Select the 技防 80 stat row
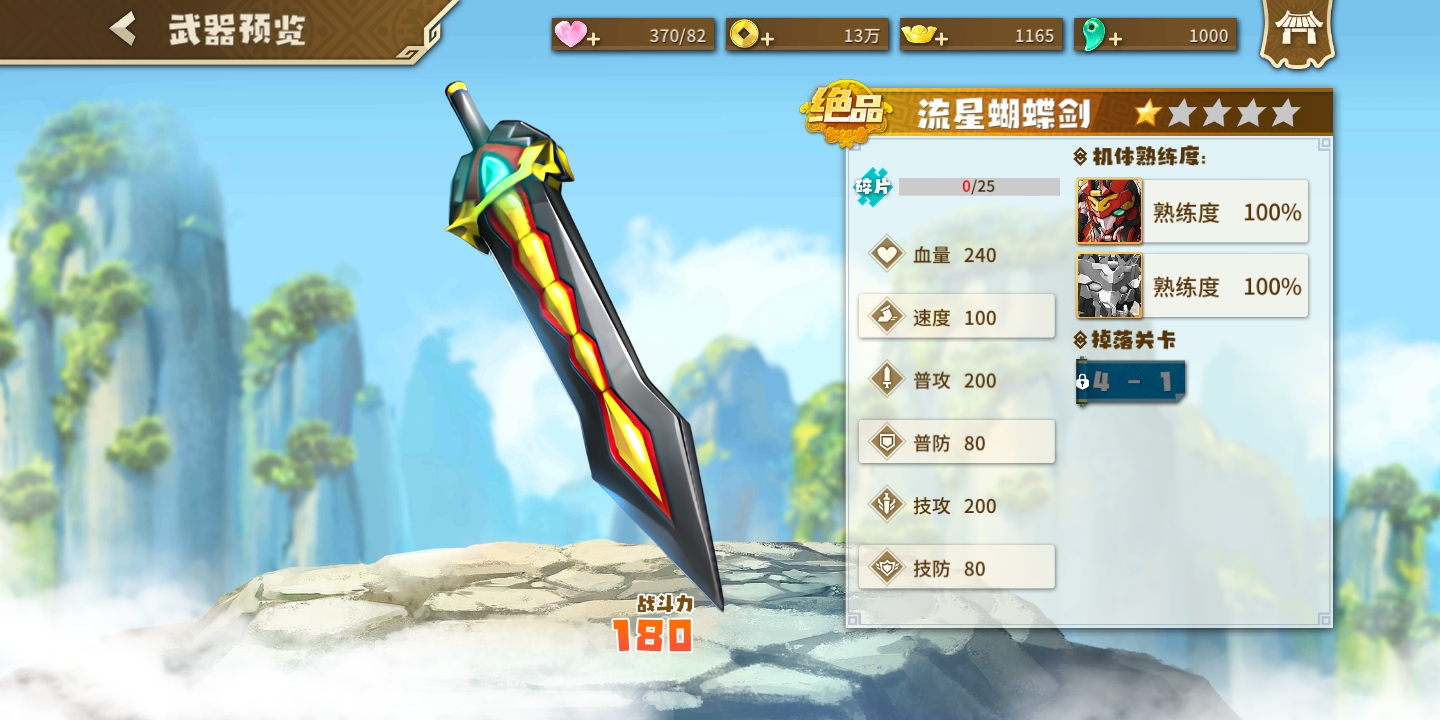The width and height of the screenshot is (1440, 720). pyautogui.click(x=956, y=567)
